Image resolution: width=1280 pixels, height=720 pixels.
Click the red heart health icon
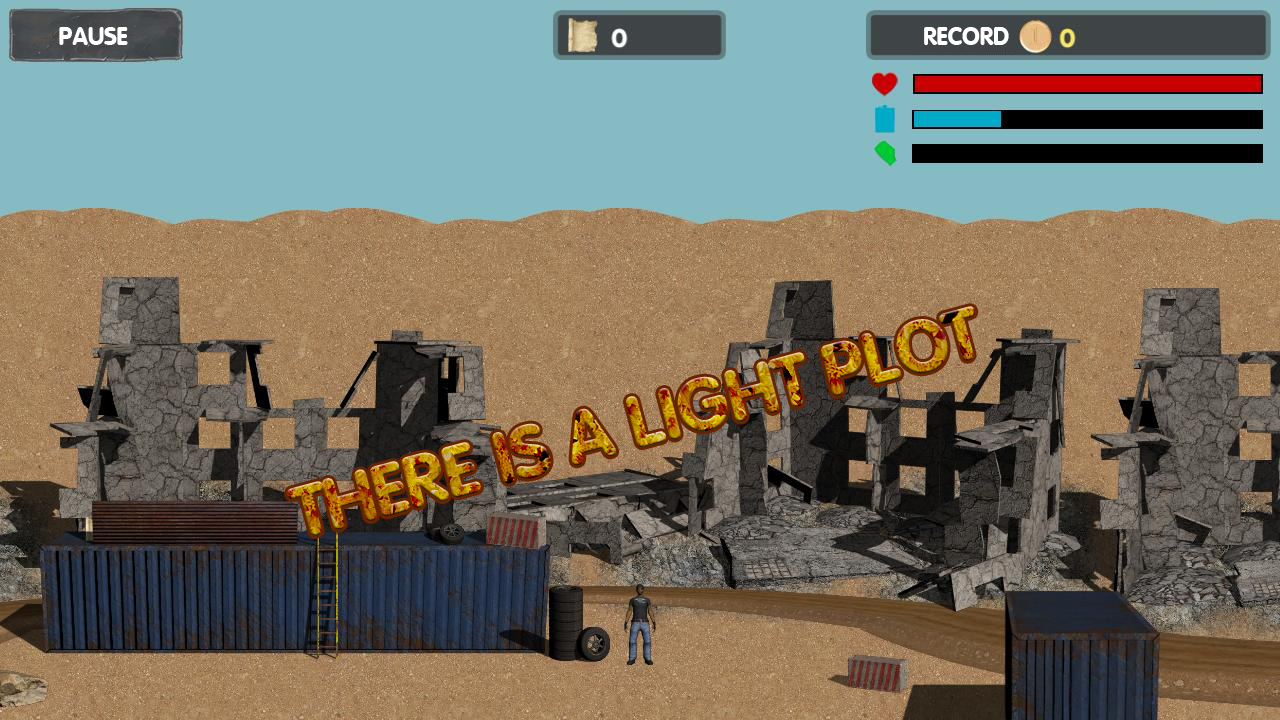(885, 83)
